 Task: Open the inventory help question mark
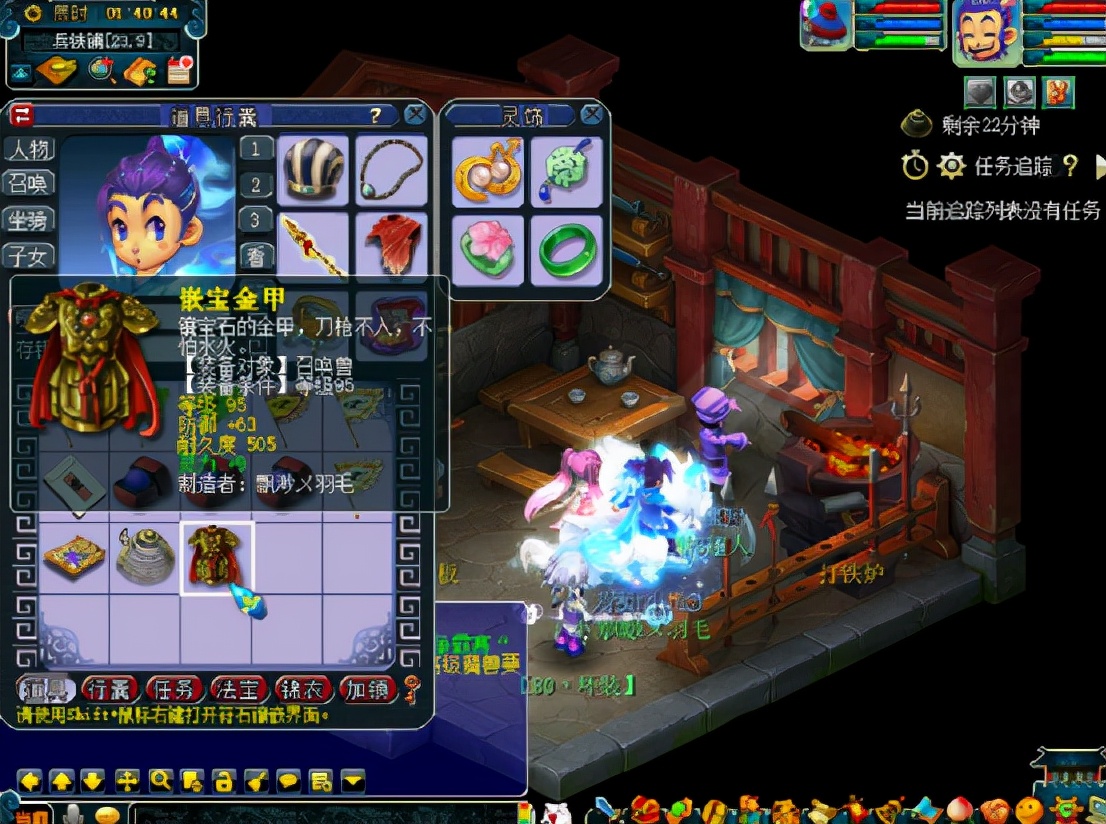376,115
